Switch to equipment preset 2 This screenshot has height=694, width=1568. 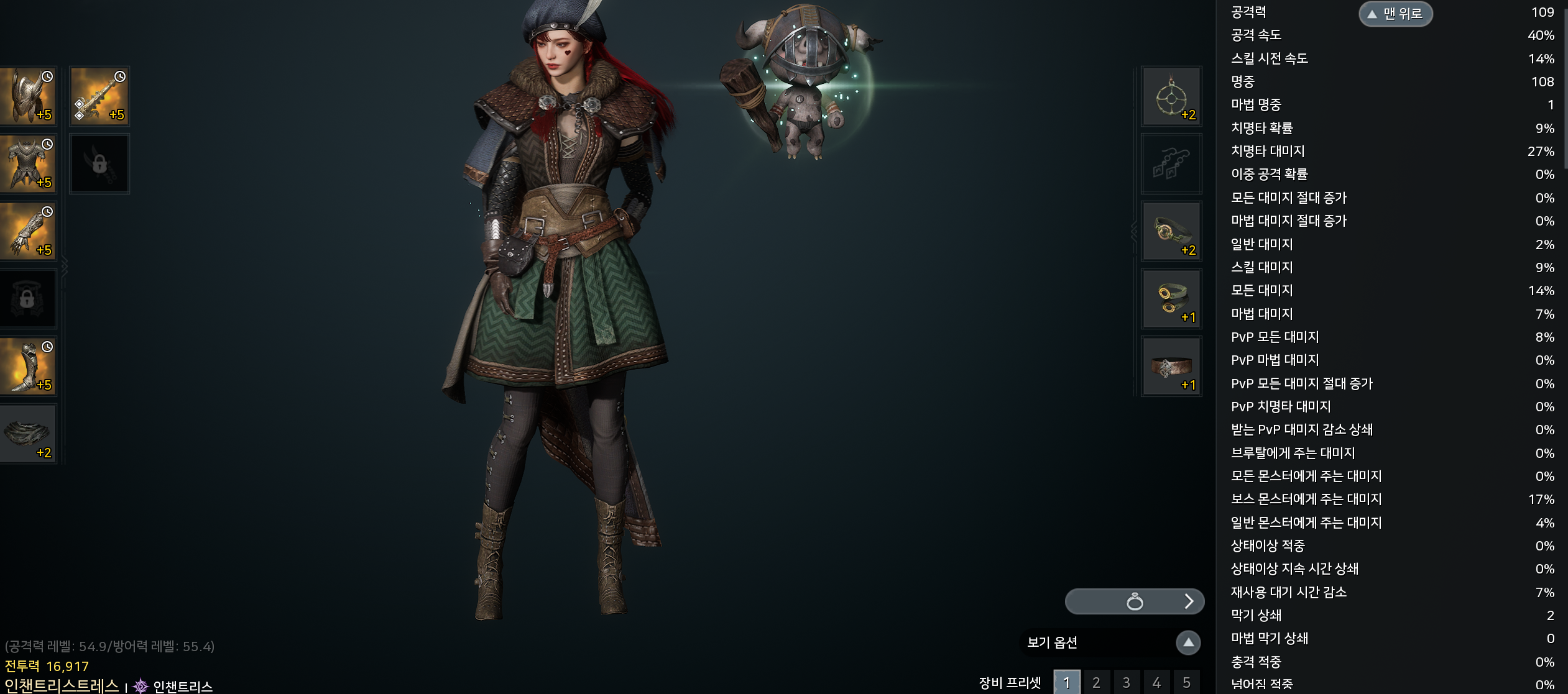[x=1096, y=682]
